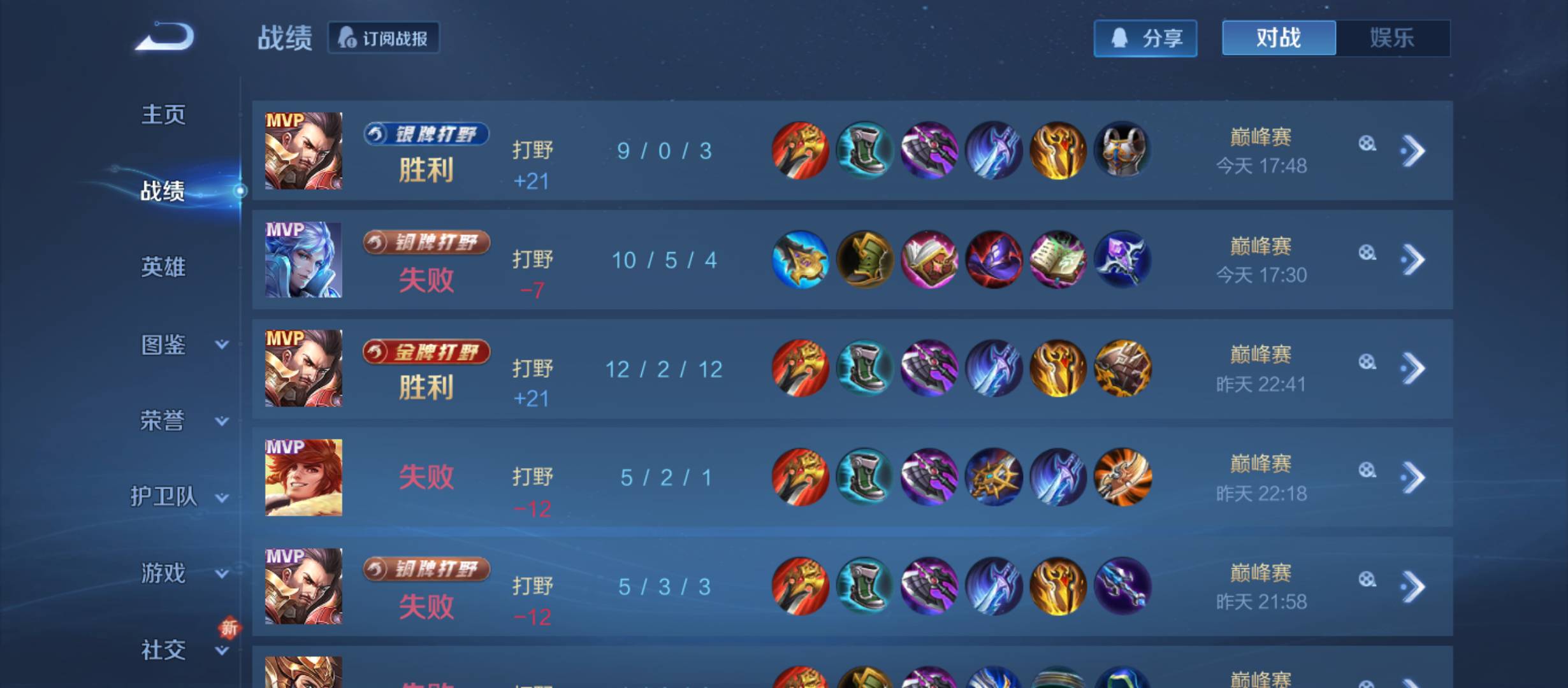The height and width of the screenshot is (688, 1568).
Task: Switch to the 娱乐 tab
Action: click(x=1392, y=38)
